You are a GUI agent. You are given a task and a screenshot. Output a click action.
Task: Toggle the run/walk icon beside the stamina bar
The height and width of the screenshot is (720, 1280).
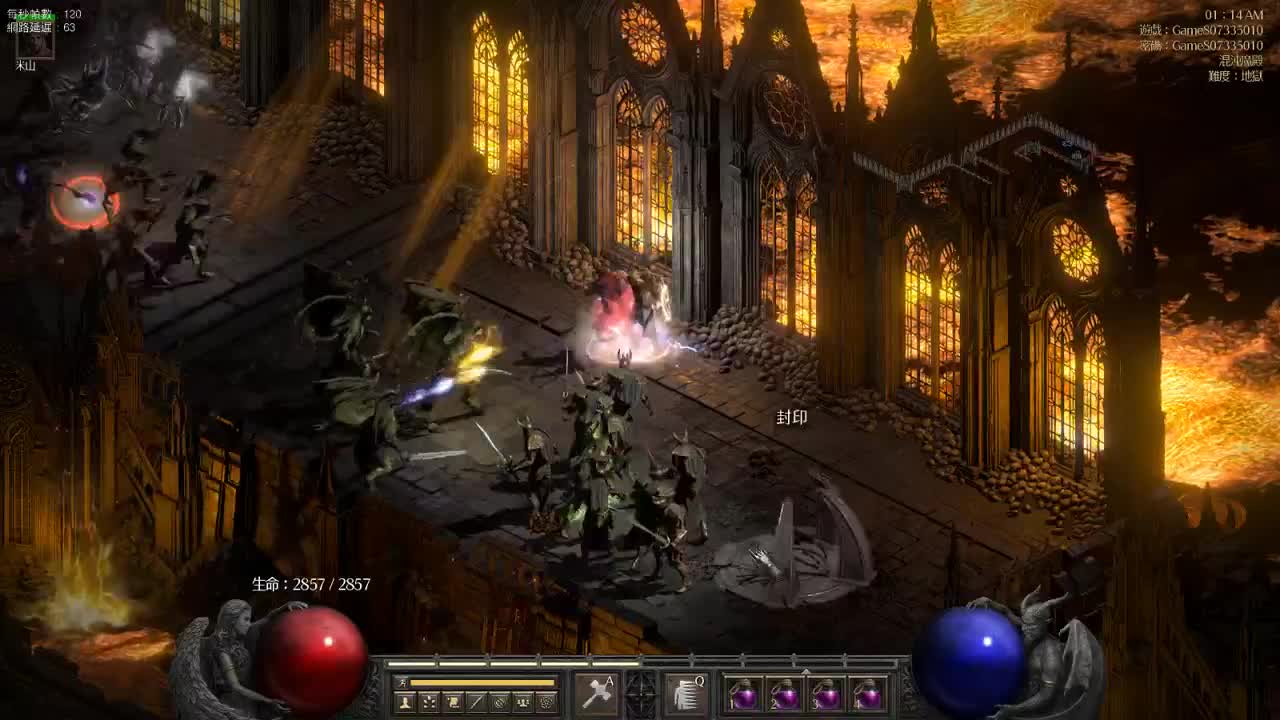402,682
